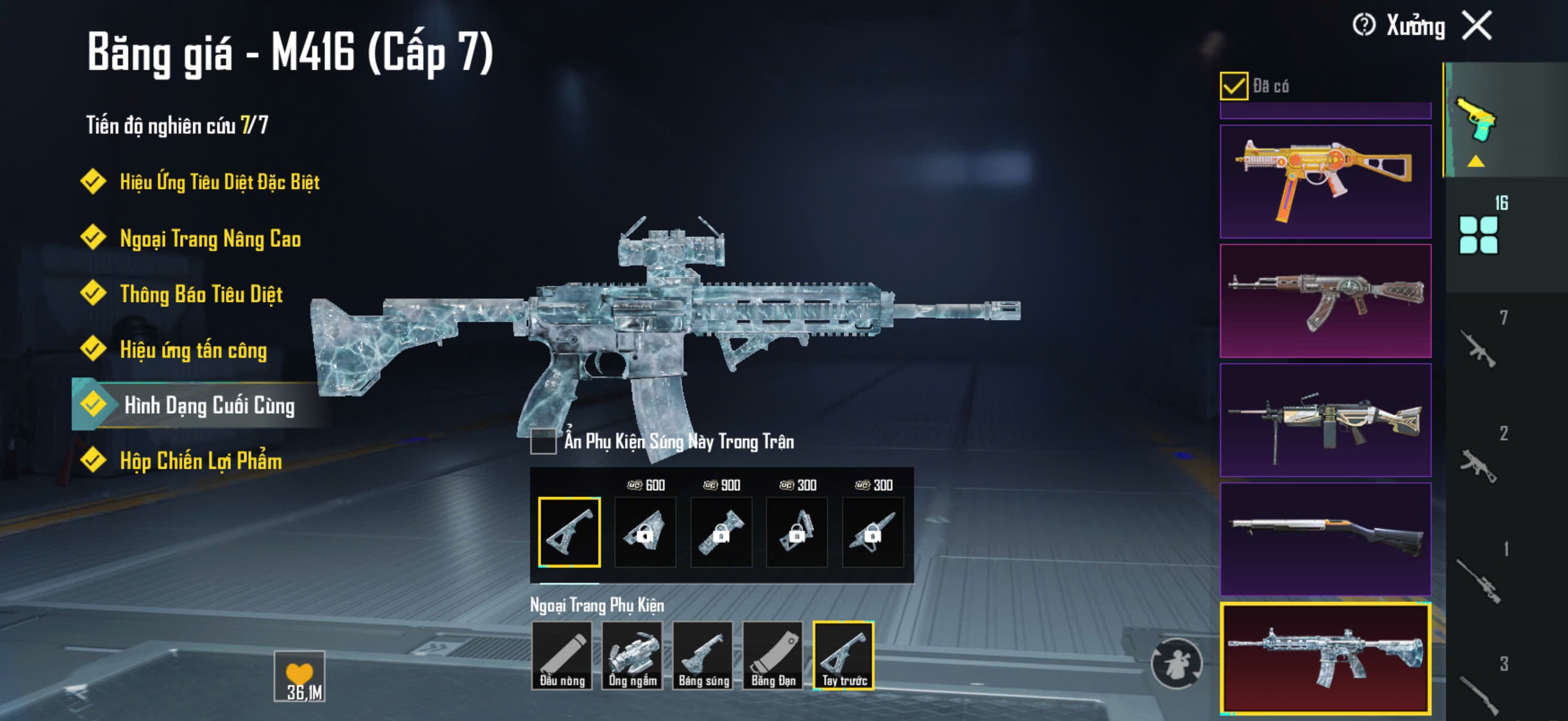Click 'Hình Dạng Cuối Cùng' highlighted entry
1568x721 pixels.
tap(209, 405)
